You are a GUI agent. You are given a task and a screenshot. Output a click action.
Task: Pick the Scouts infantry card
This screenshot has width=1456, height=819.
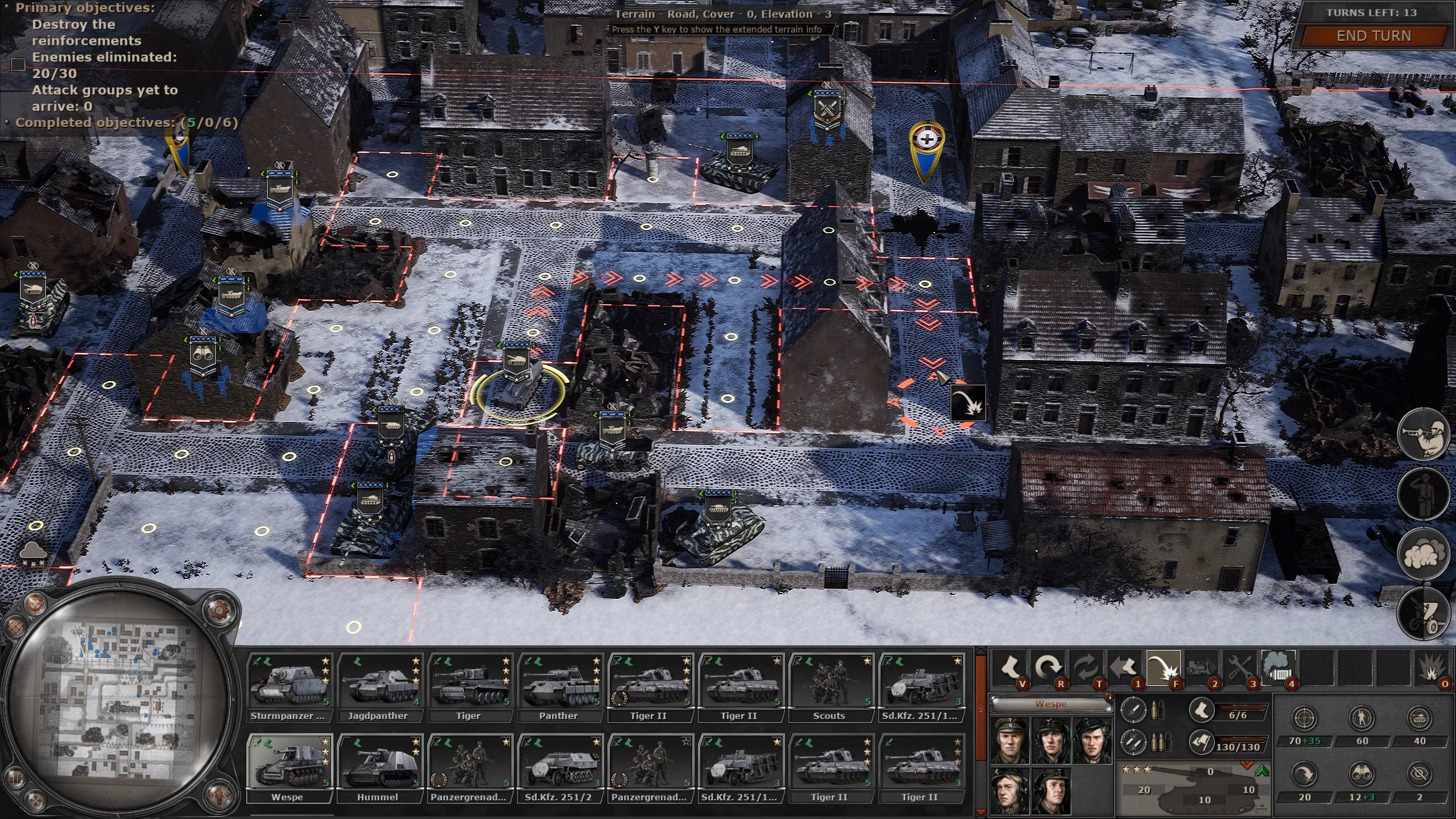pyautogui.click(x=830, y=688)
